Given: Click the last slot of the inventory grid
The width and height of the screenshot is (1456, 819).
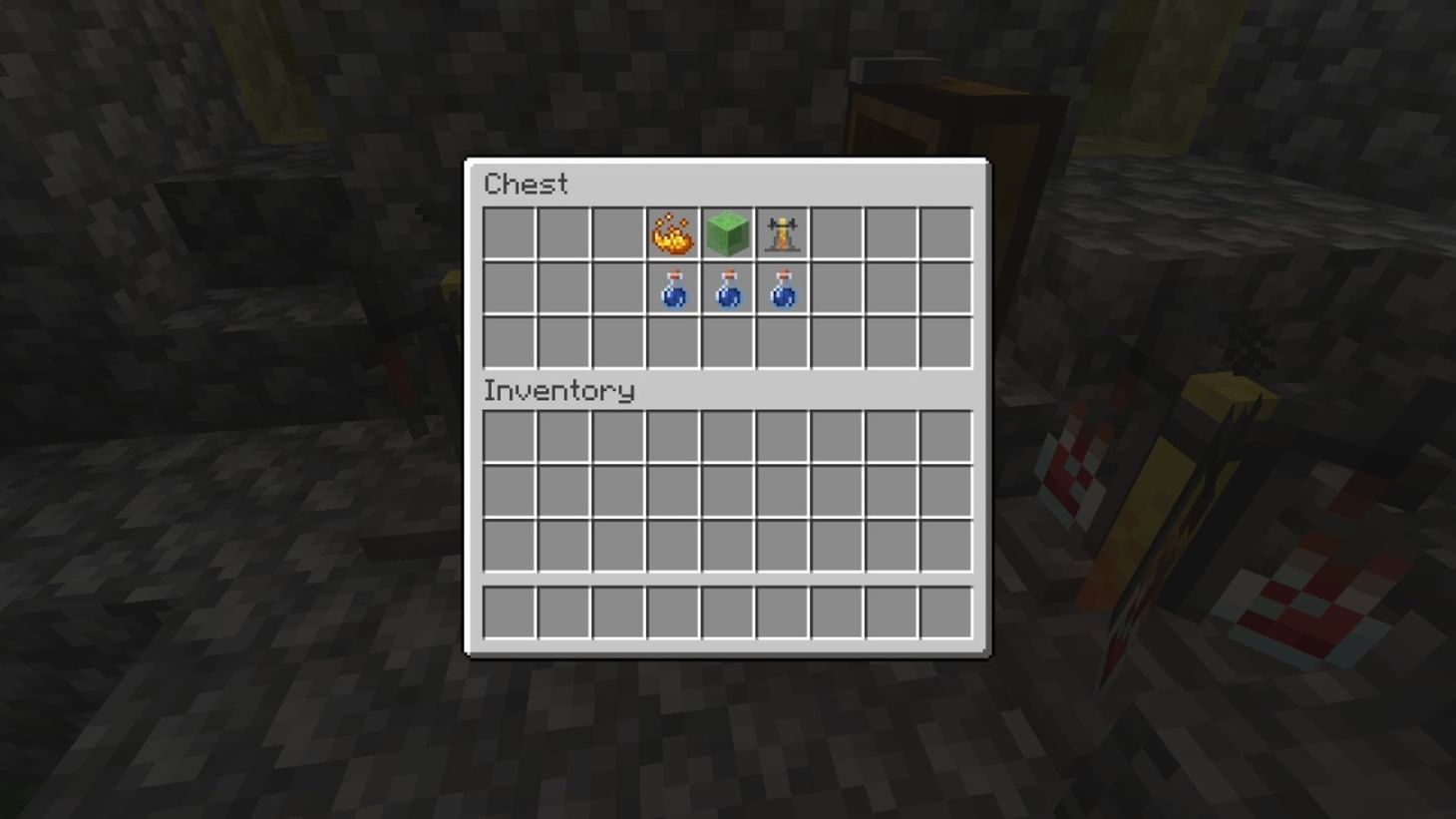Looking at the screenshot, I should (944, 547).
